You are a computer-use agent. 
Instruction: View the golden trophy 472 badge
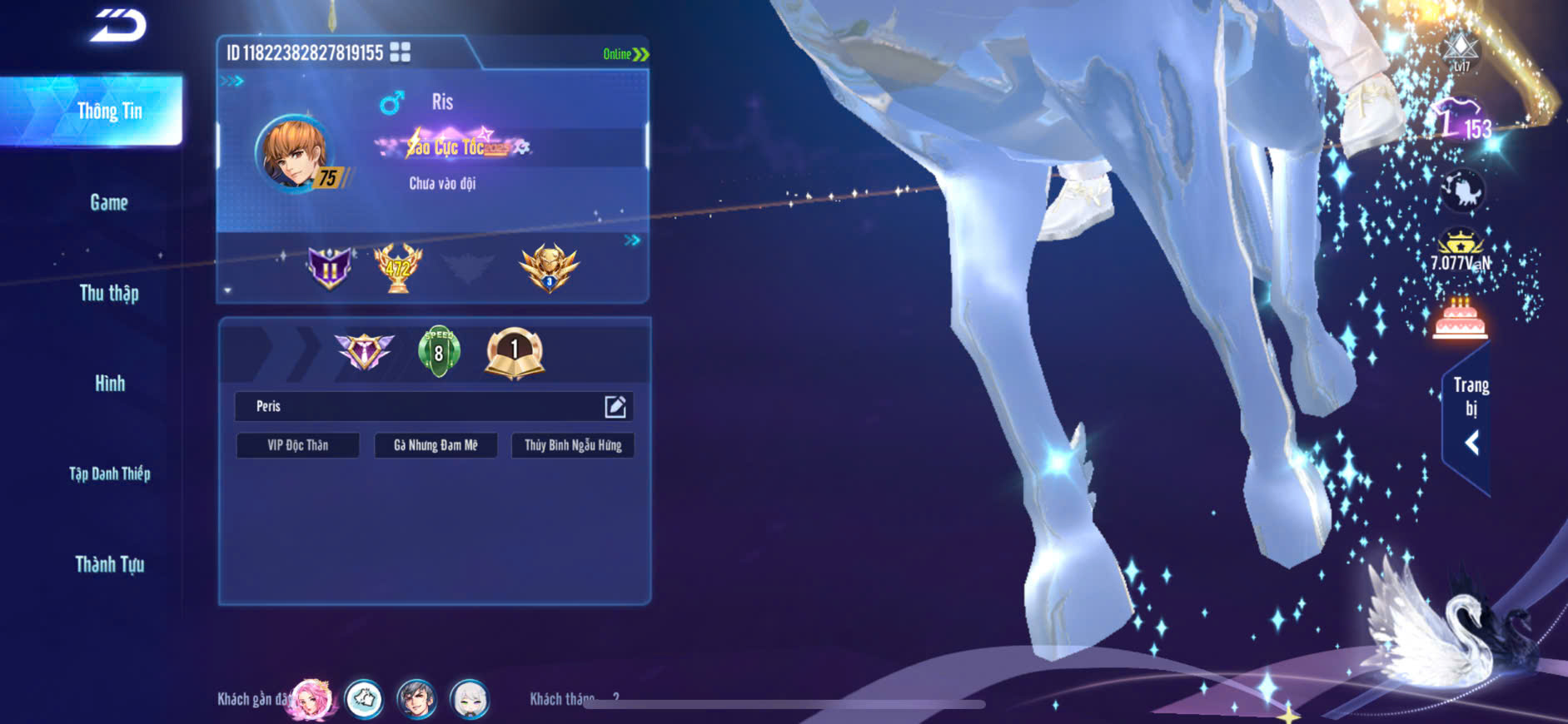[x=398, y=268]
